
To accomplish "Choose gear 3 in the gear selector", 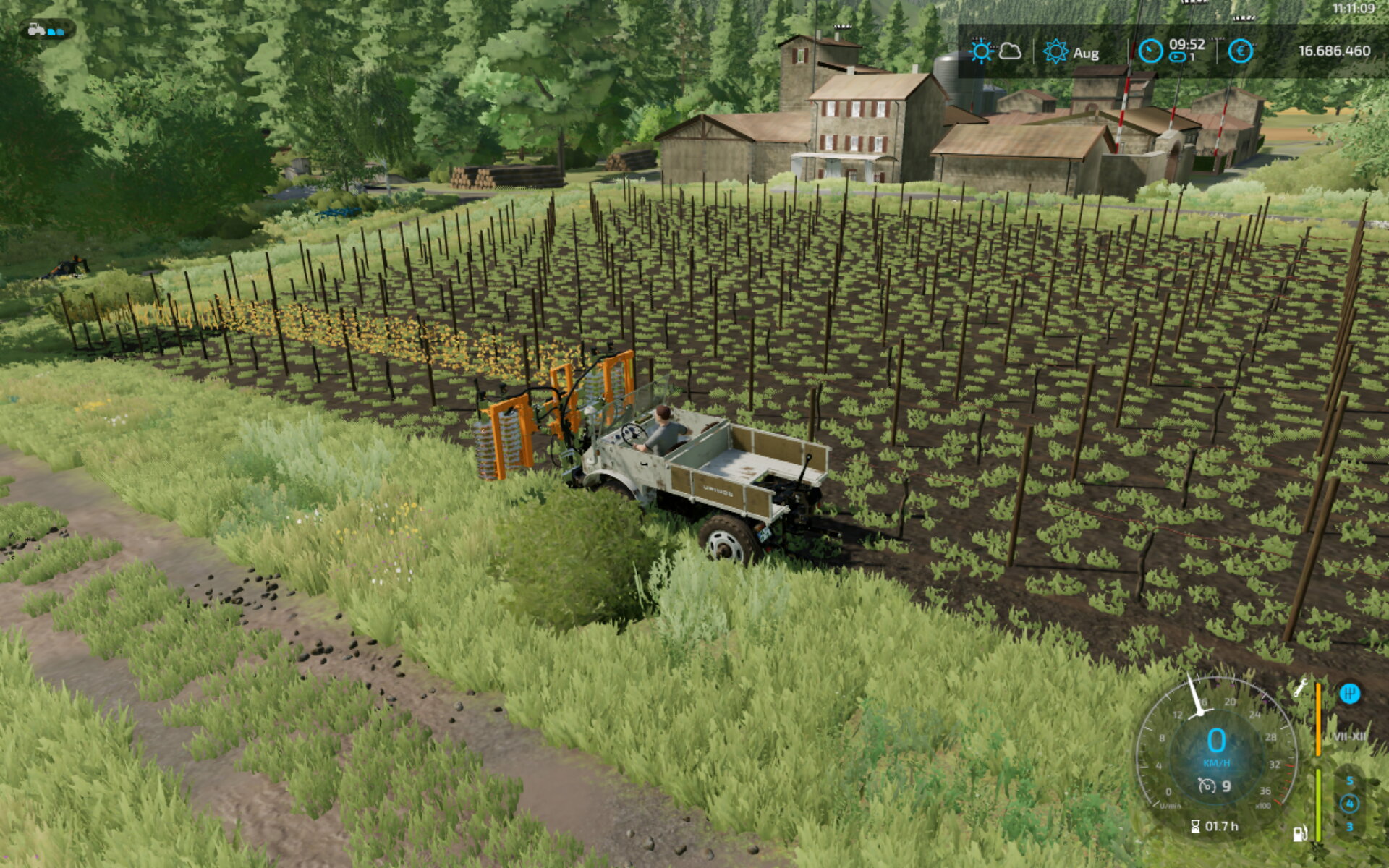I will pos(1349,827).
